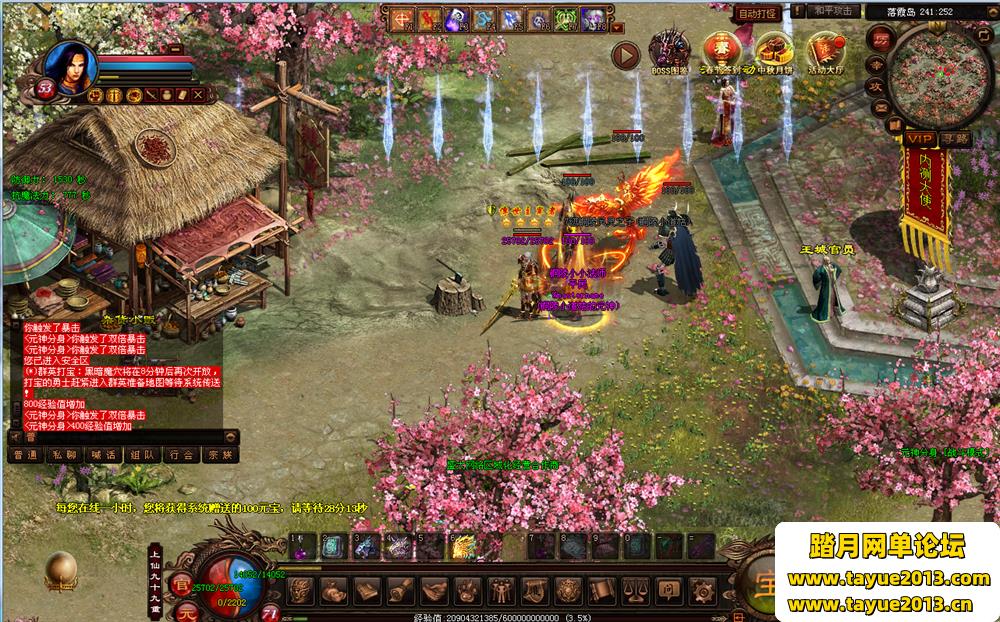The image size is (1000, 622).
Task: Click the round play arrow button
Action: coord(625,55)
